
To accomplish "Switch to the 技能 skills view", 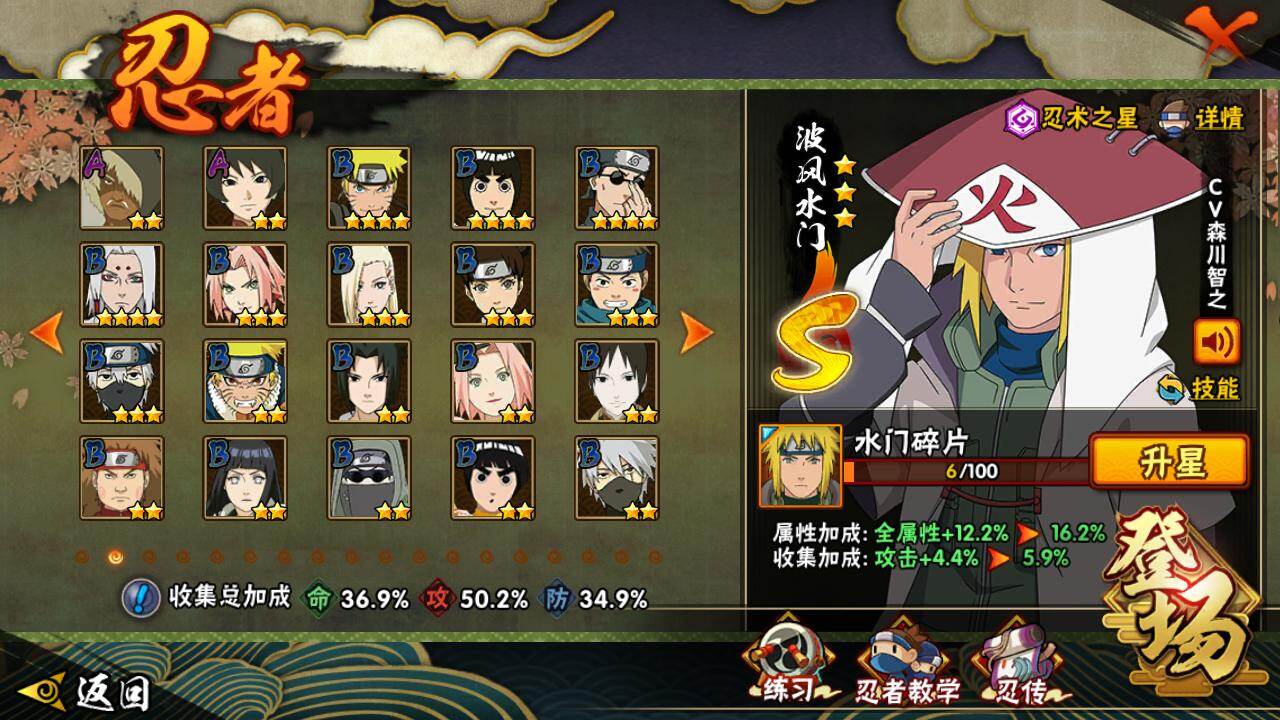I will pyautogui.click(x=1198, y=388).
